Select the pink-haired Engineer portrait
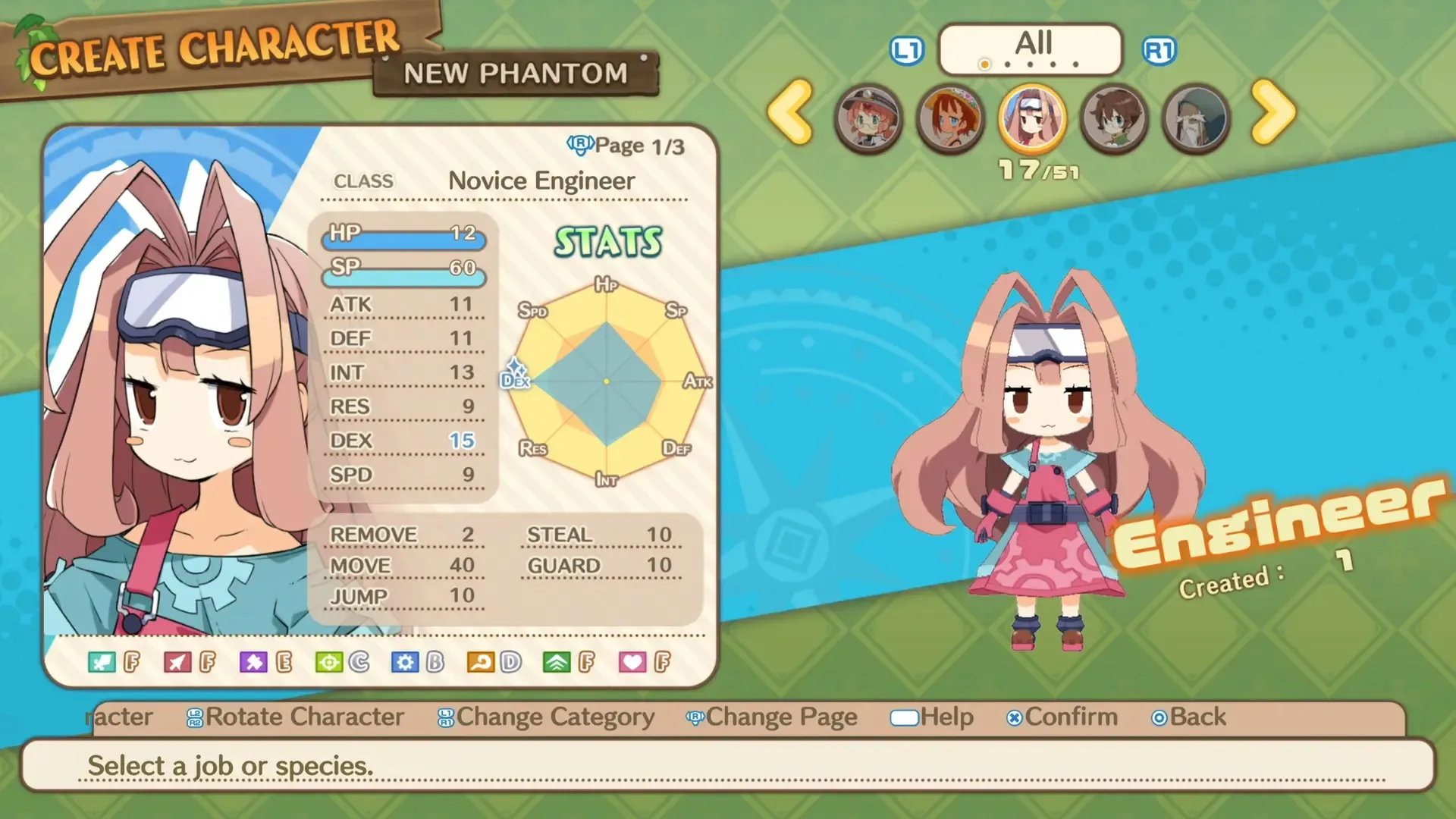 1032,118
